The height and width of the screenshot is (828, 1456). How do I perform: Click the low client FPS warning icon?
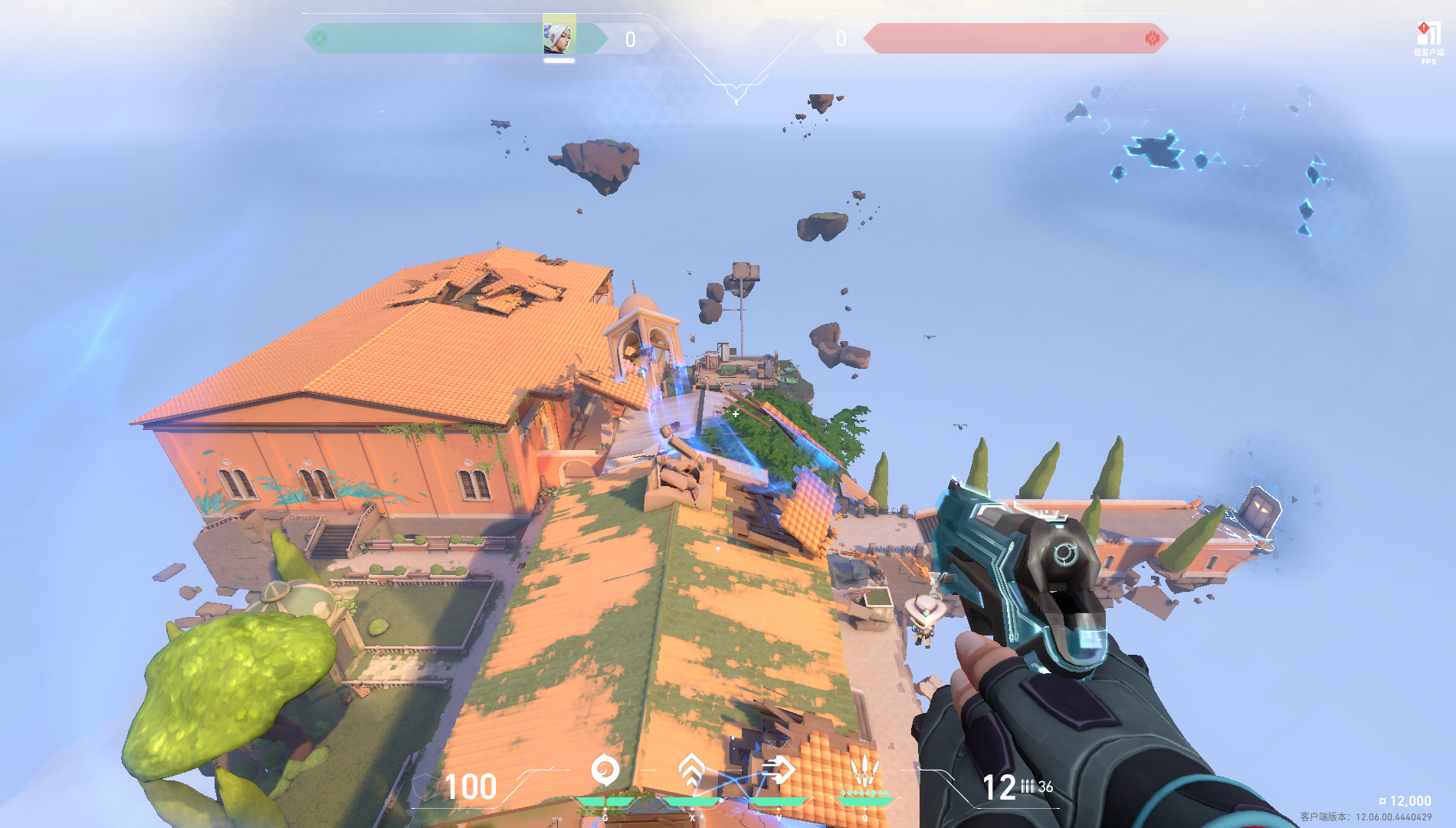point(1428,34)
